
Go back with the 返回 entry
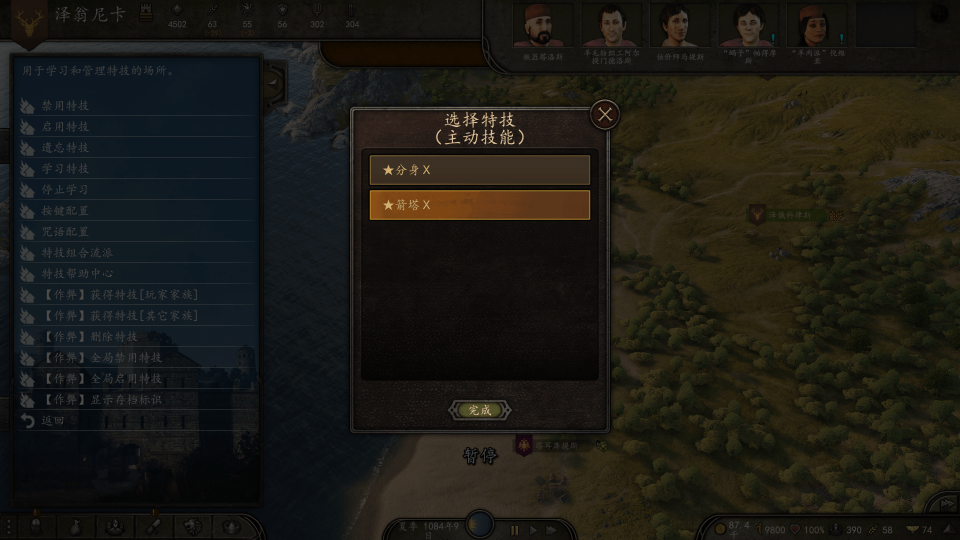tap(52, 421)
